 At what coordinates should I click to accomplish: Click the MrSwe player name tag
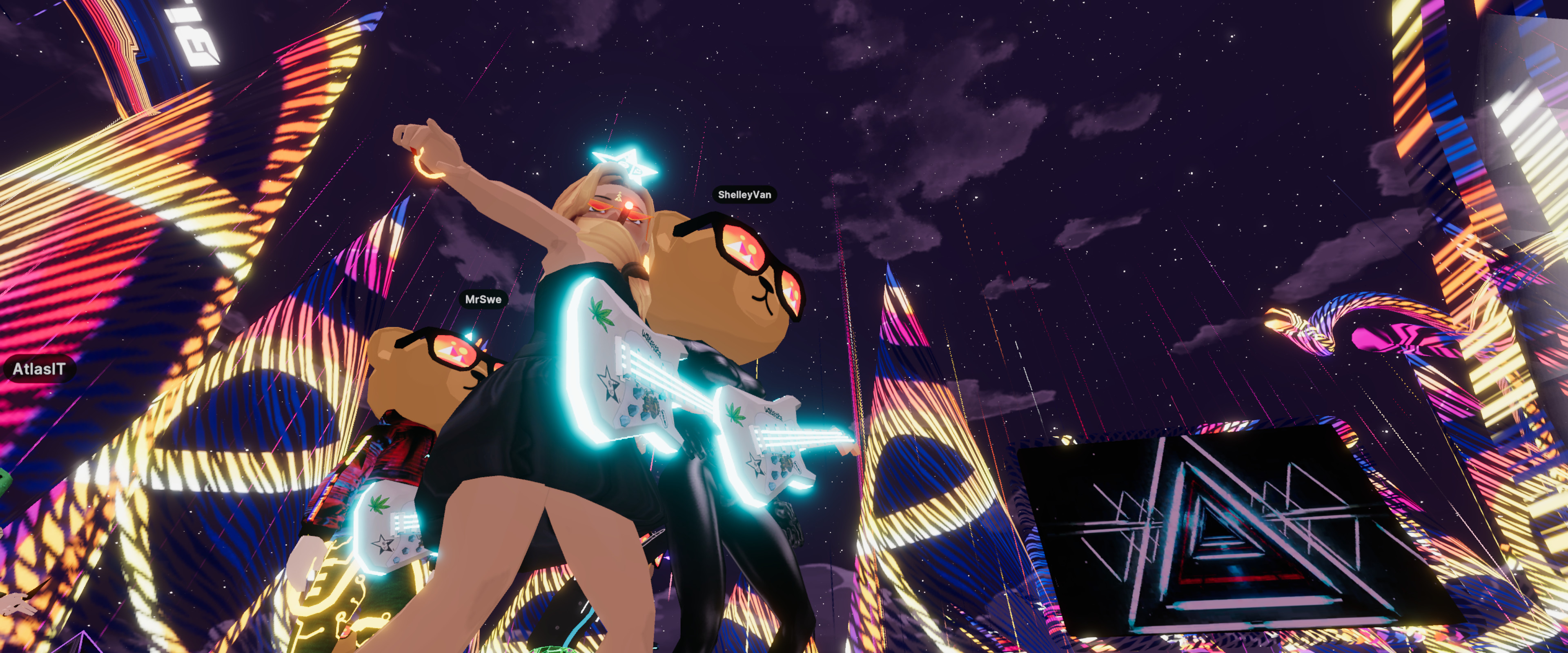pos(483,300)
